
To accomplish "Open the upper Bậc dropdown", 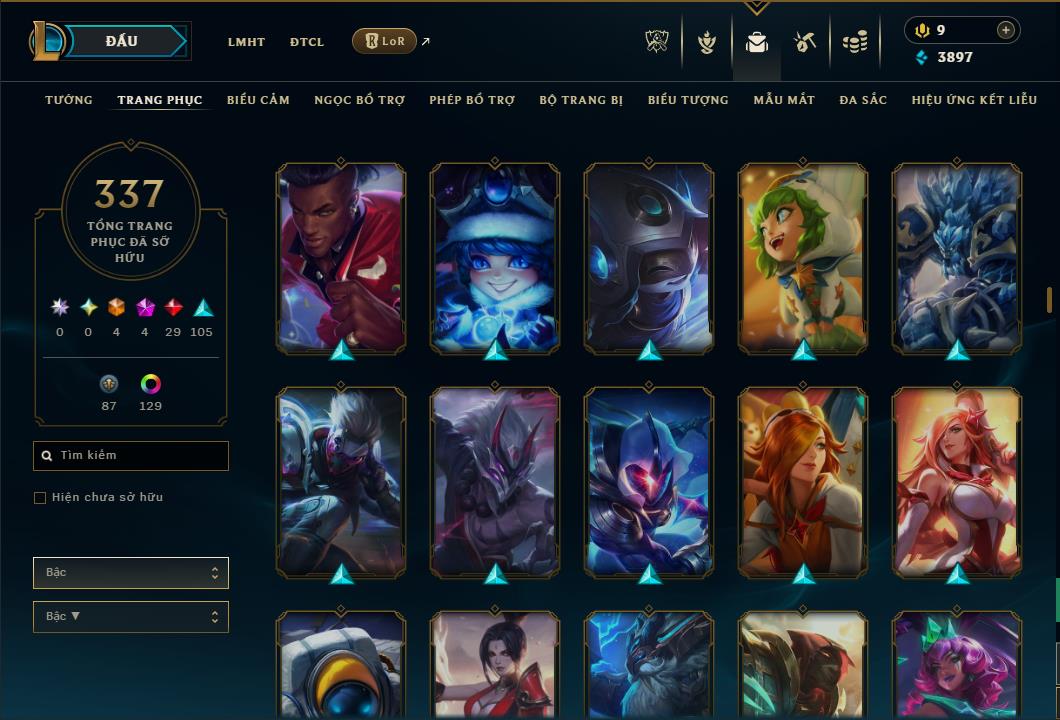I will click(x=131, y=573).
